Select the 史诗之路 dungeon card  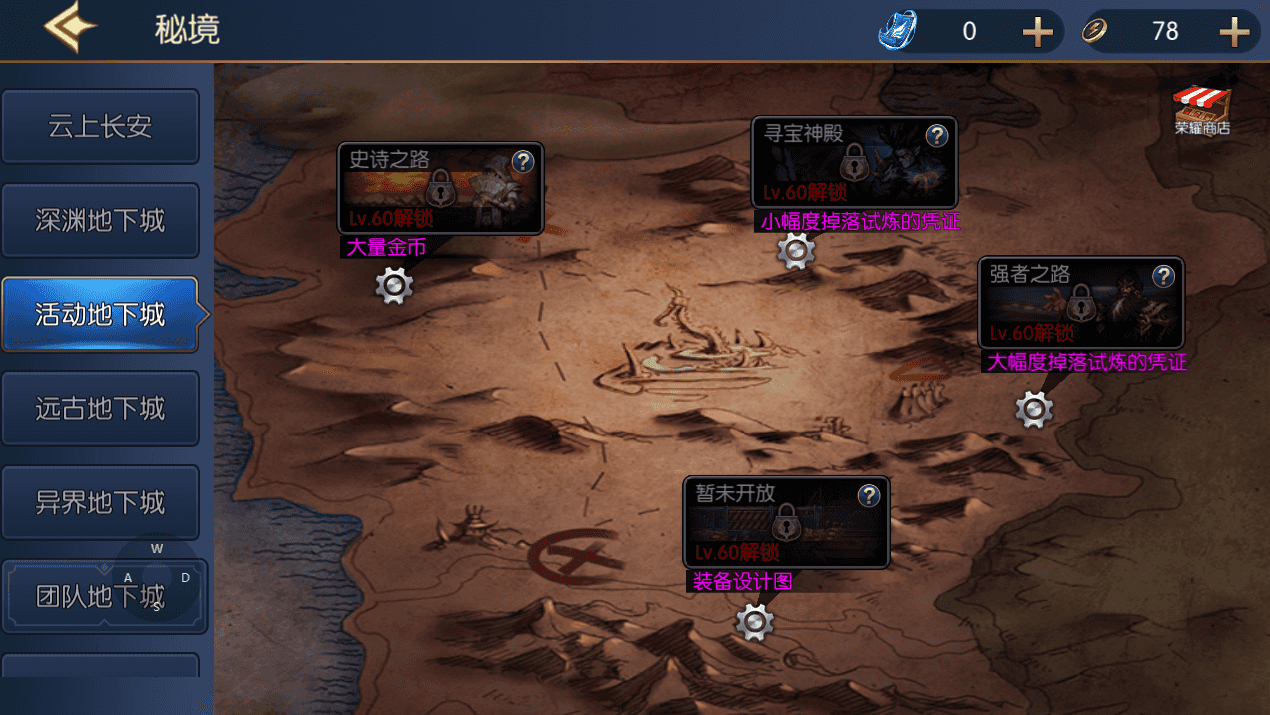point(430,190)
